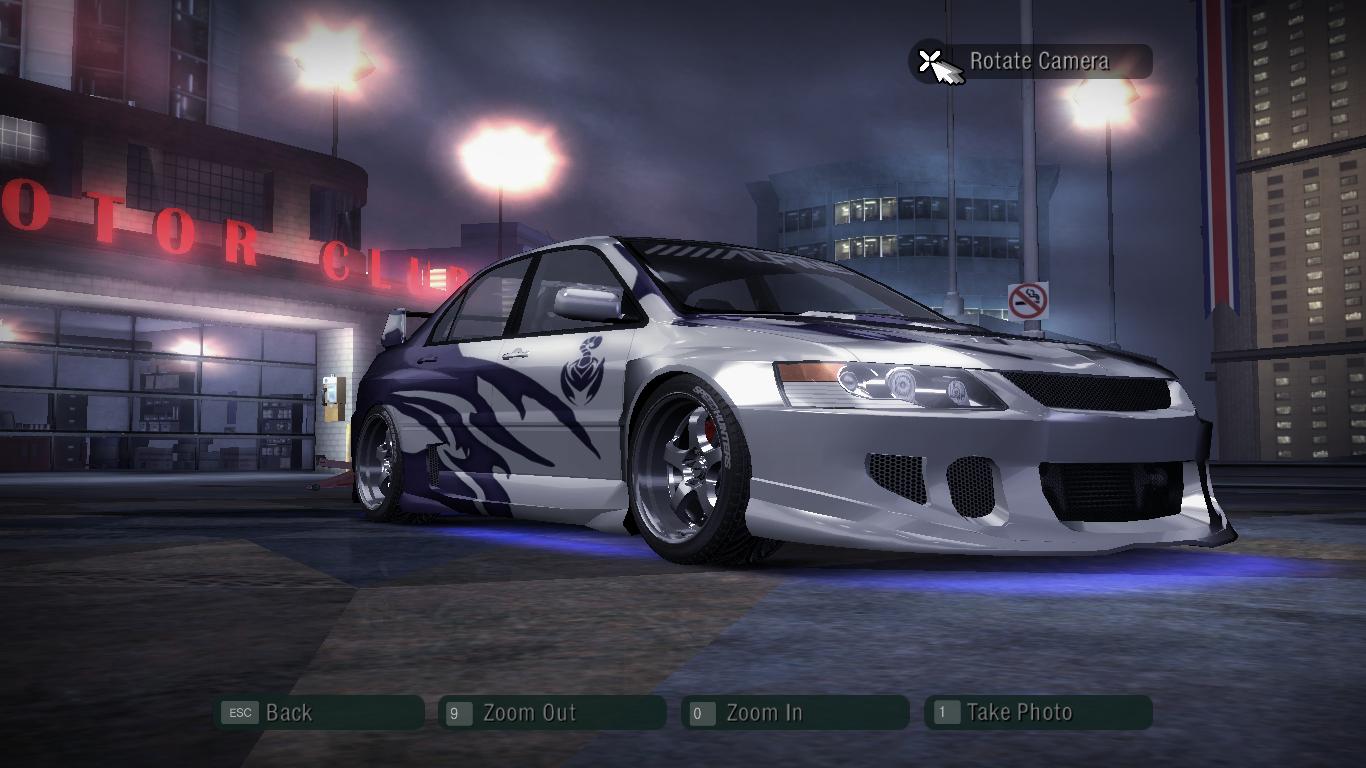Select the Rotate Camera control

pos(1030,62)
